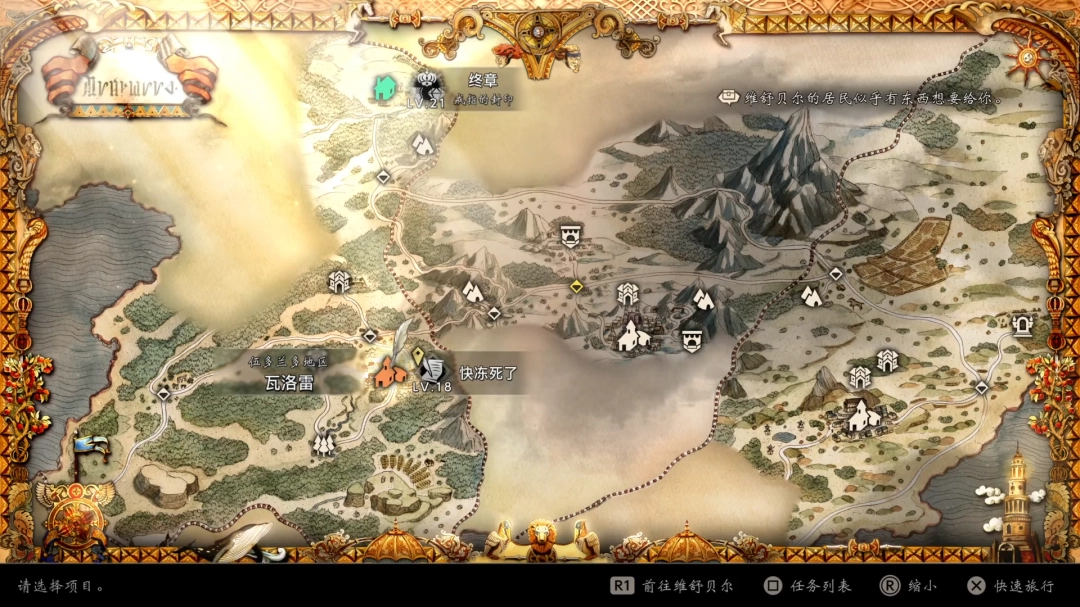
Task: Click the 瓦洛雷 town name label
Action: point(288,381)
